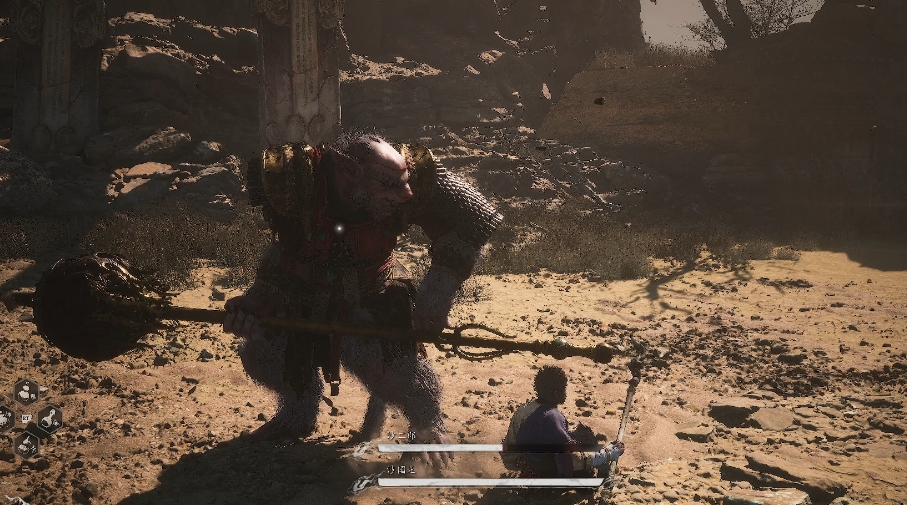Click the leftmost, partly cut-off spell hexagon

pos(5,418)
